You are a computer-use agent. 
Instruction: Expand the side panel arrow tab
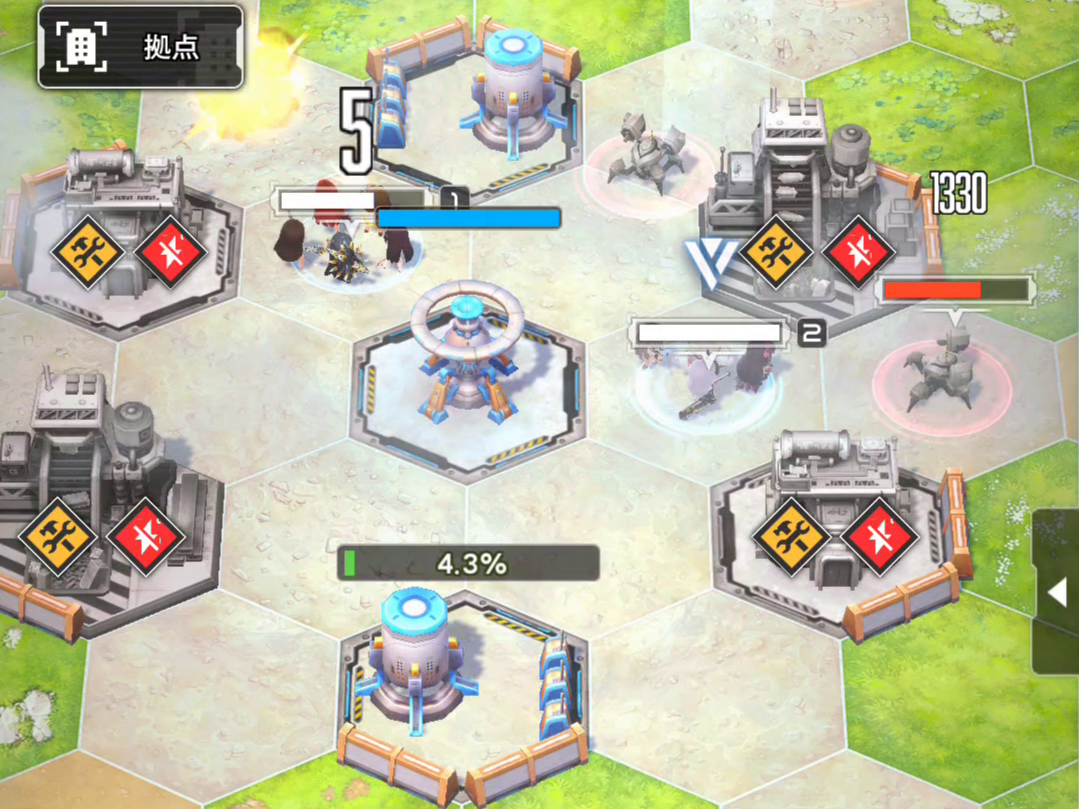[1056, 592]
